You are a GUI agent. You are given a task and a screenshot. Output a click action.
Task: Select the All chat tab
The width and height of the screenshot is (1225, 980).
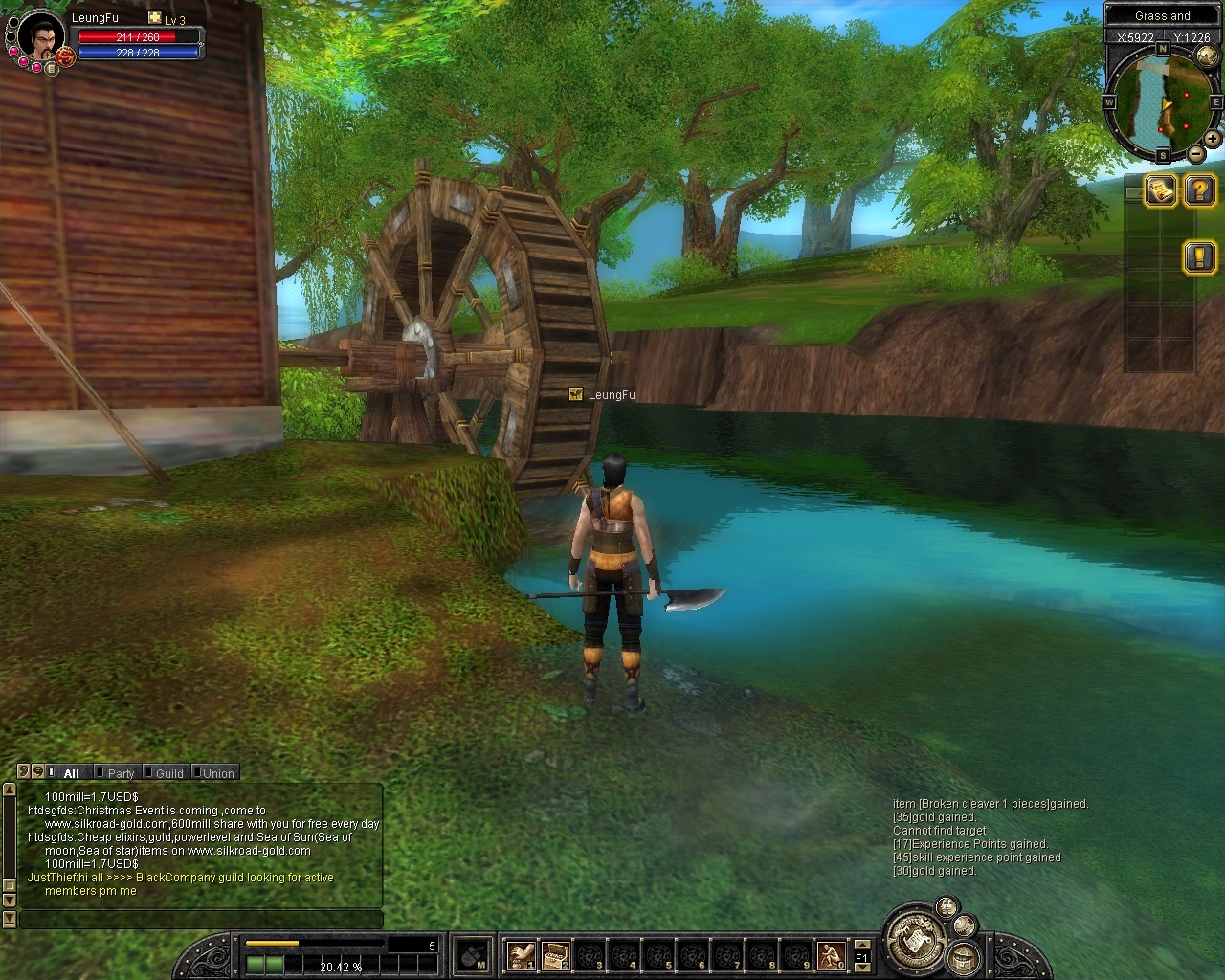click(71, 773)
